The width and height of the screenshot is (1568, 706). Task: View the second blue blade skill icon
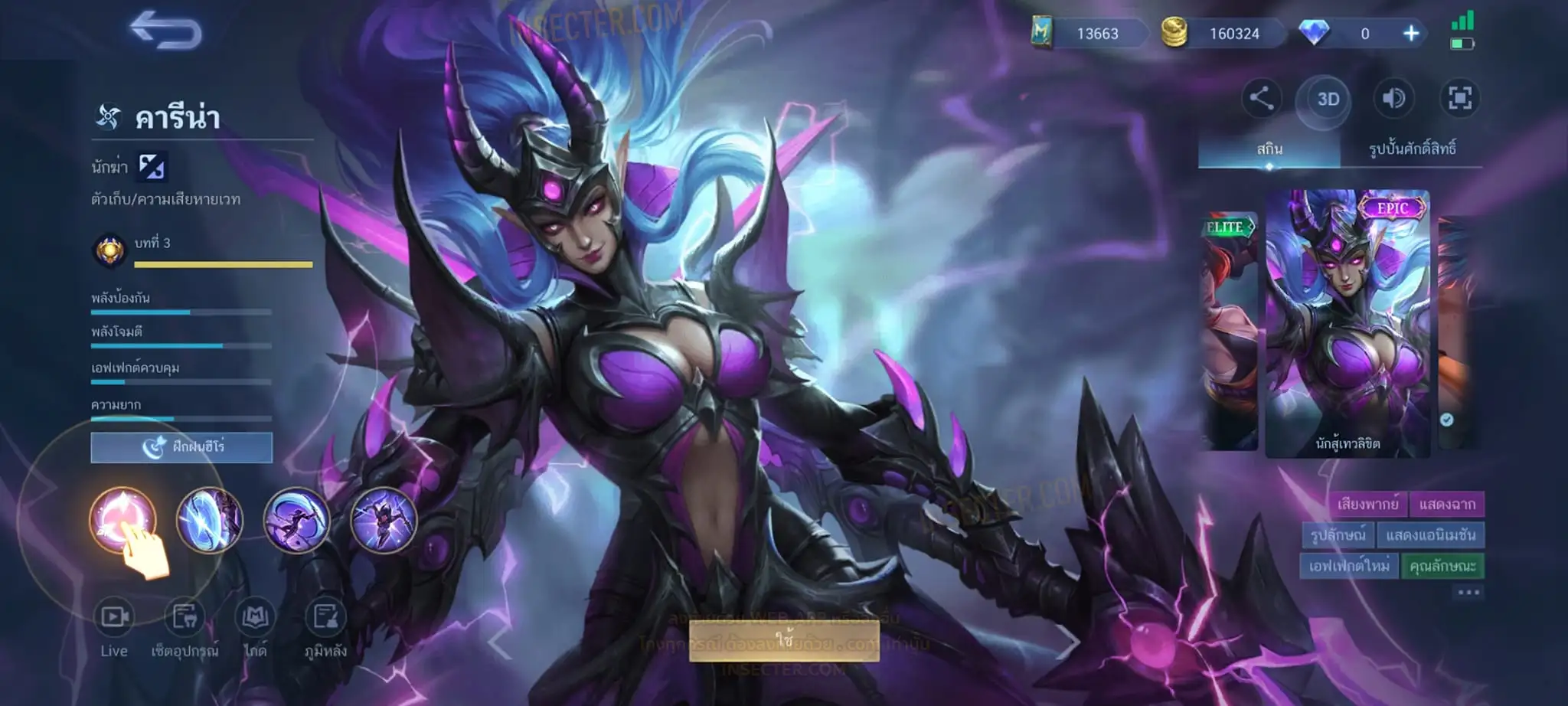[x=210, y=520]
